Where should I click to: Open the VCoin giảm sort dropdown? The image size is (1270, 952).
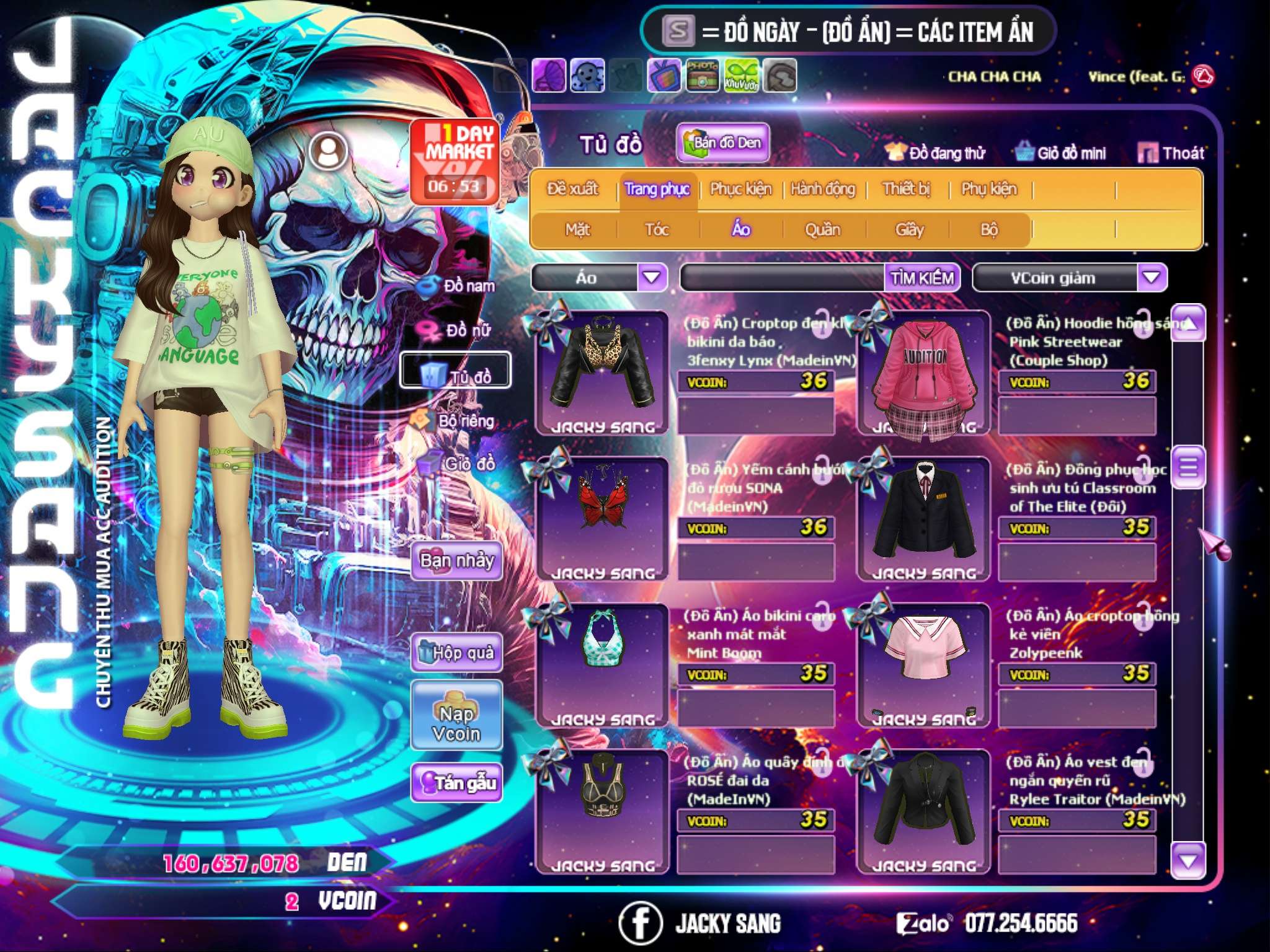coord(1151,277)
